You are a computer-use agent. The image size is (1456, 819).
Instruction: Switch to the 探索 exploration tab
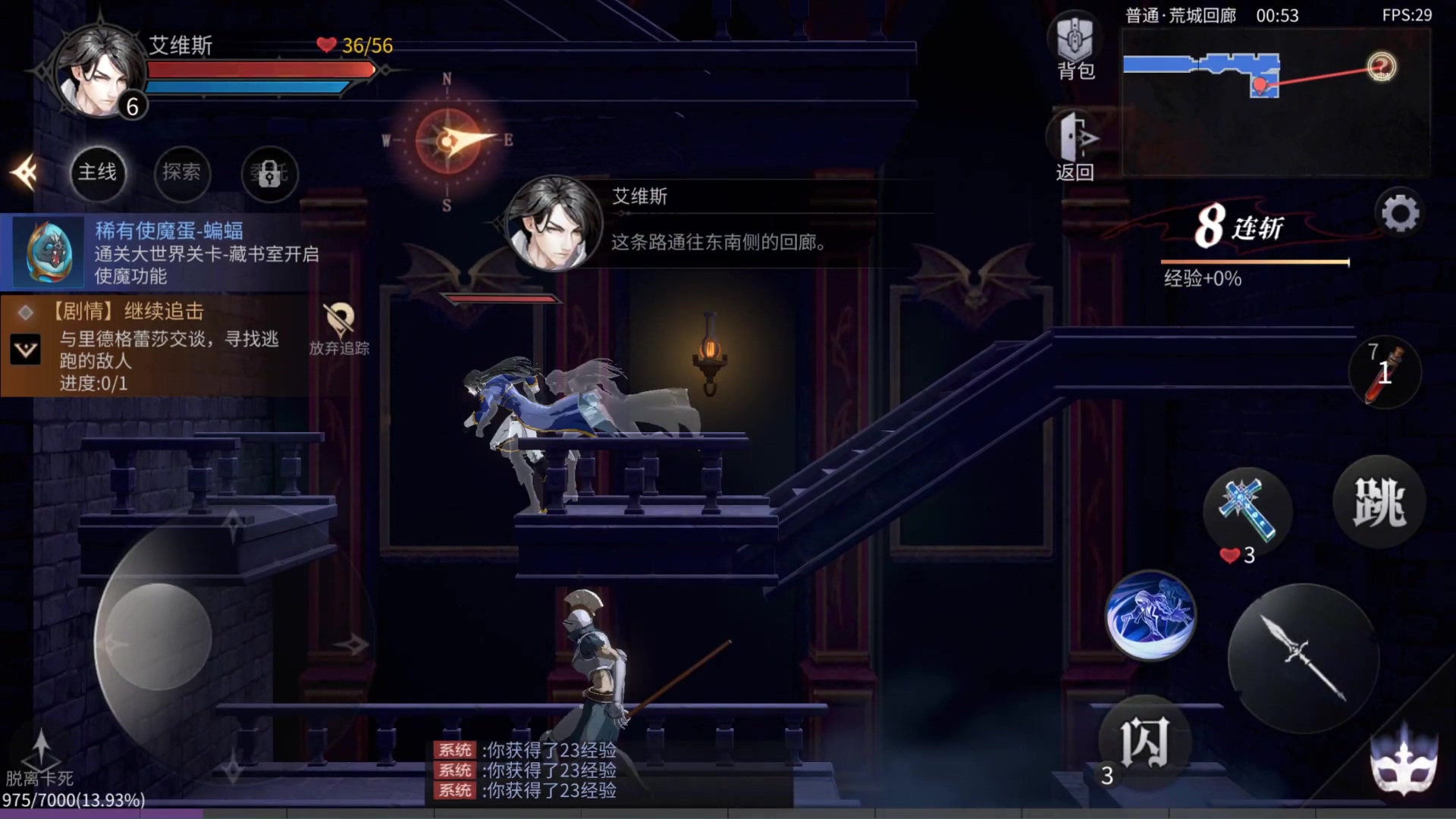coord(182,173)
